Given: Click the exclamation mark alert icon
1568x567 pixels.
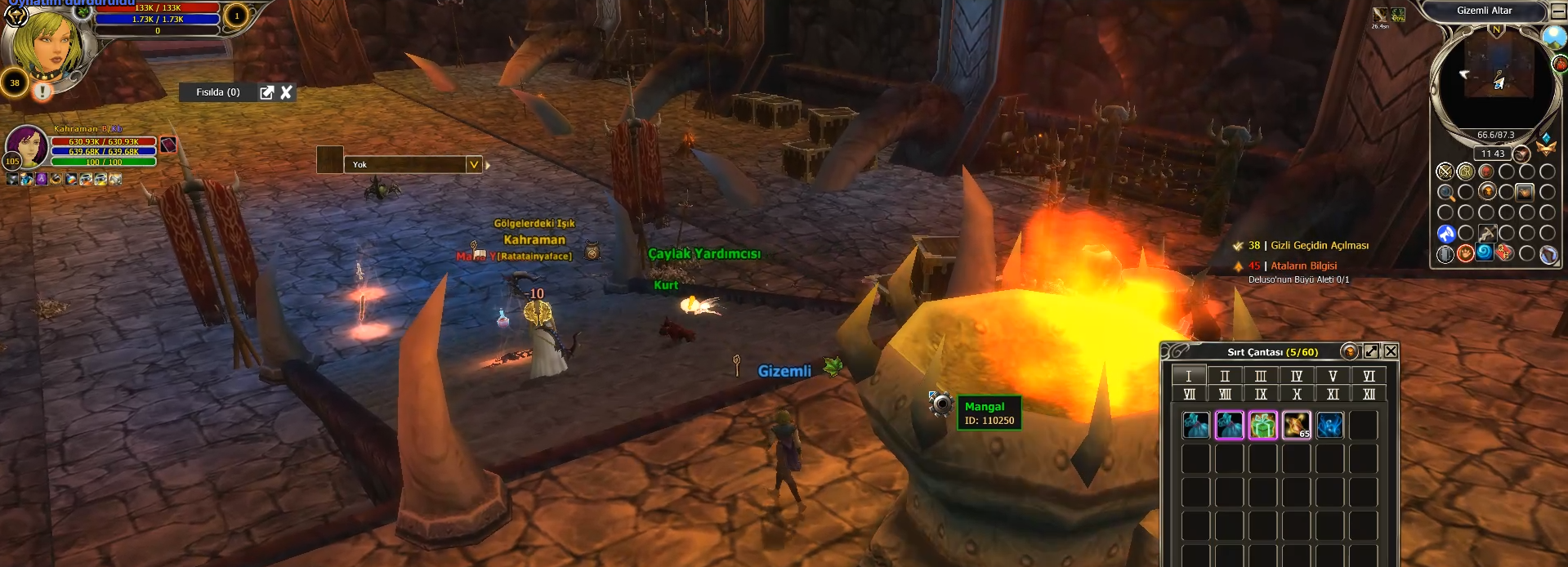Looking at the screenshot, I should click(42, 92).
